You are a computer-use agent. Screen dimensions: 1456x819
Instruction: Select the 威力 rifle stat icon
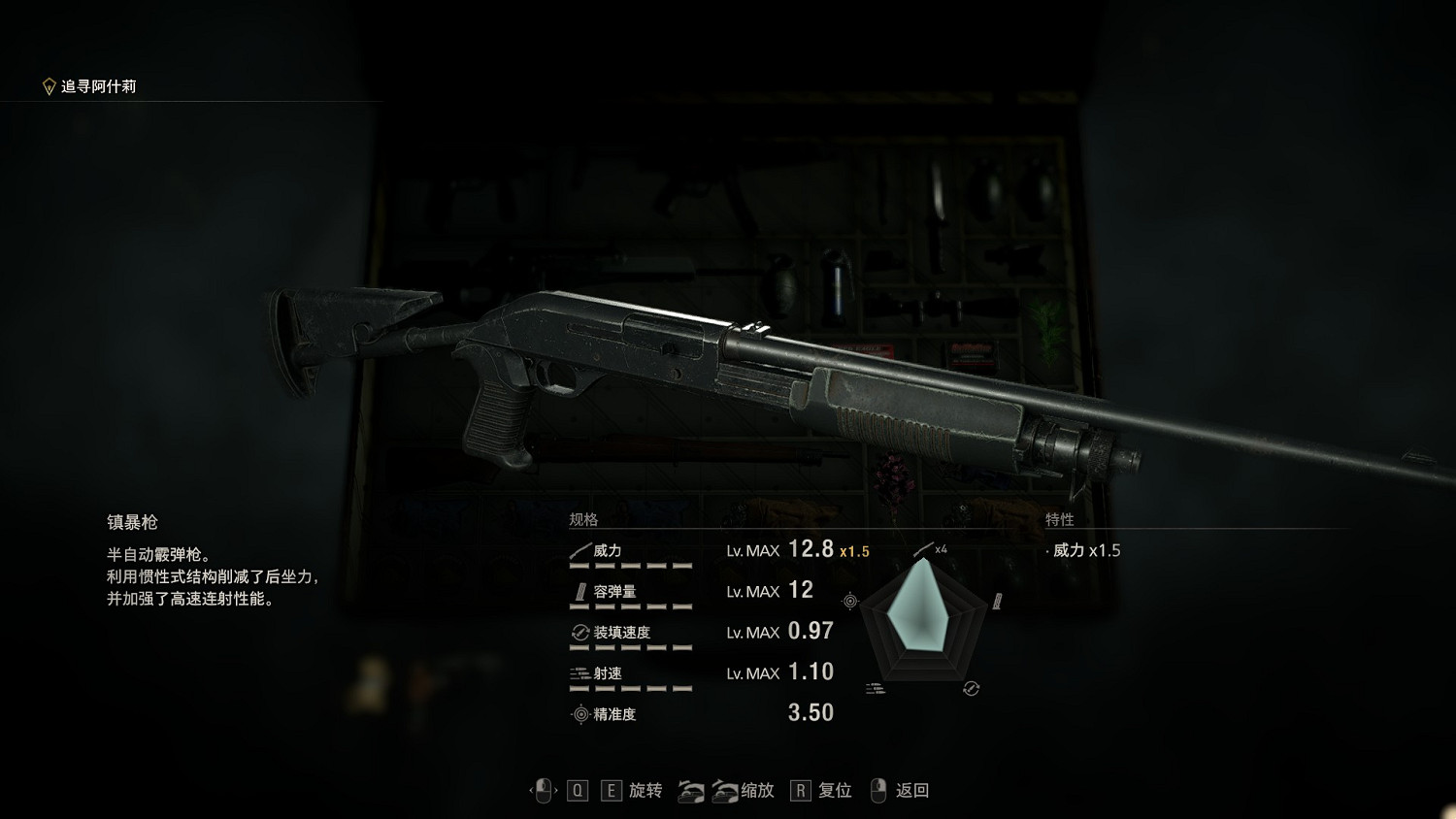(x=579, y=550)
